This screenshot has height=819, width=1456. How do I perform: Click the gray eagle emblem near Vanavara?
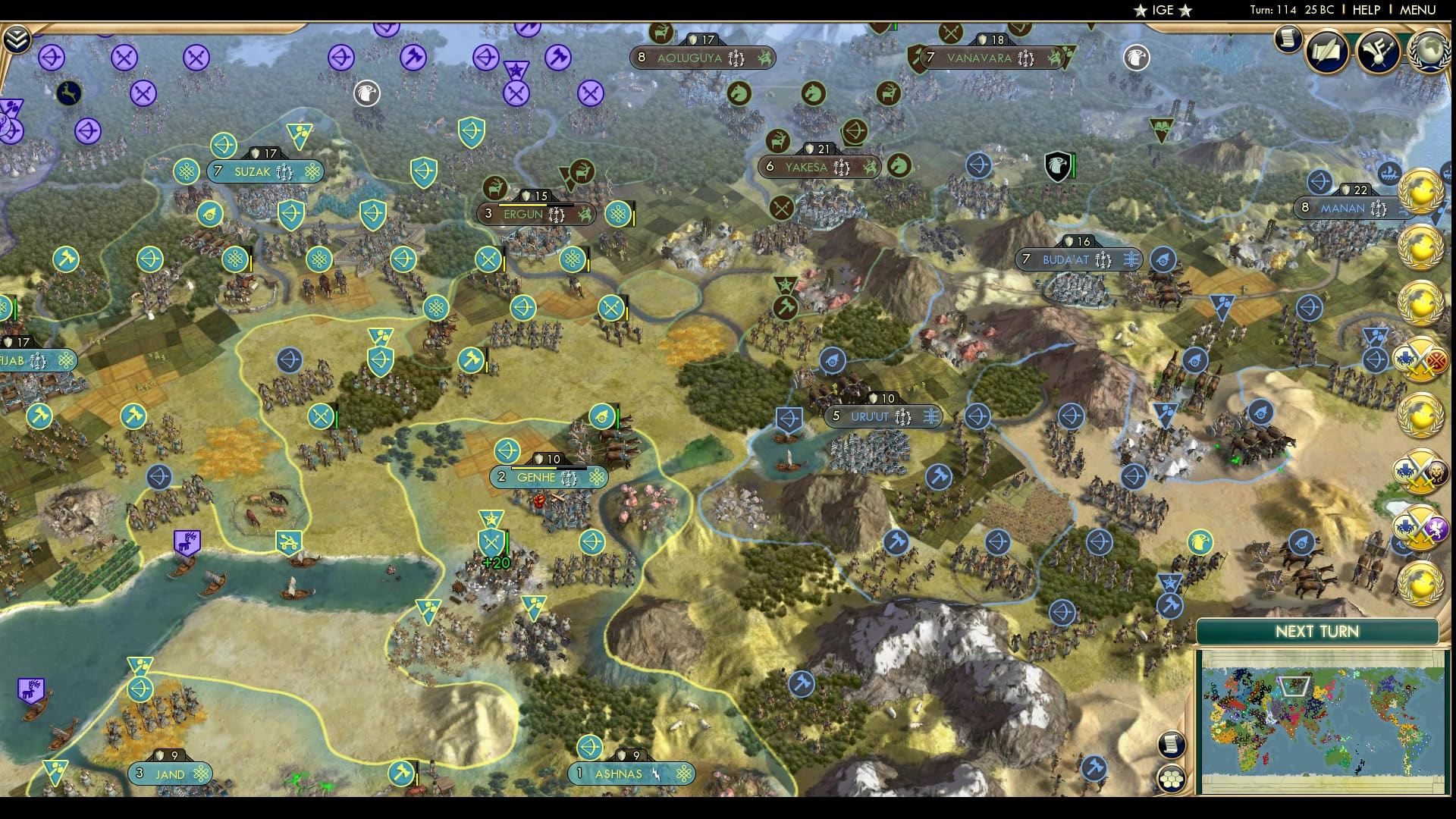[1135, 57]
